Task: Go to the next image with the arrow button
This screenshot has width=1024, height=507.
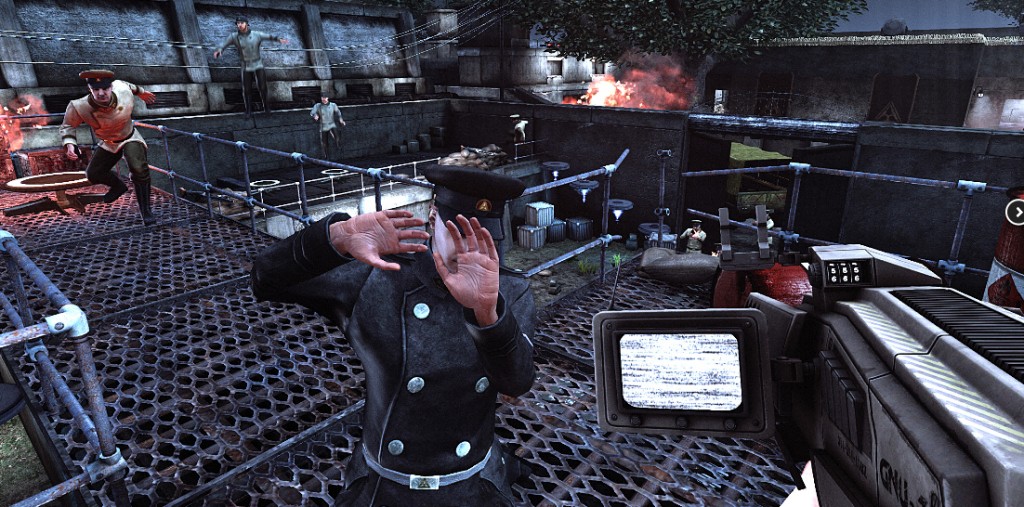Action: point(1016,212)
